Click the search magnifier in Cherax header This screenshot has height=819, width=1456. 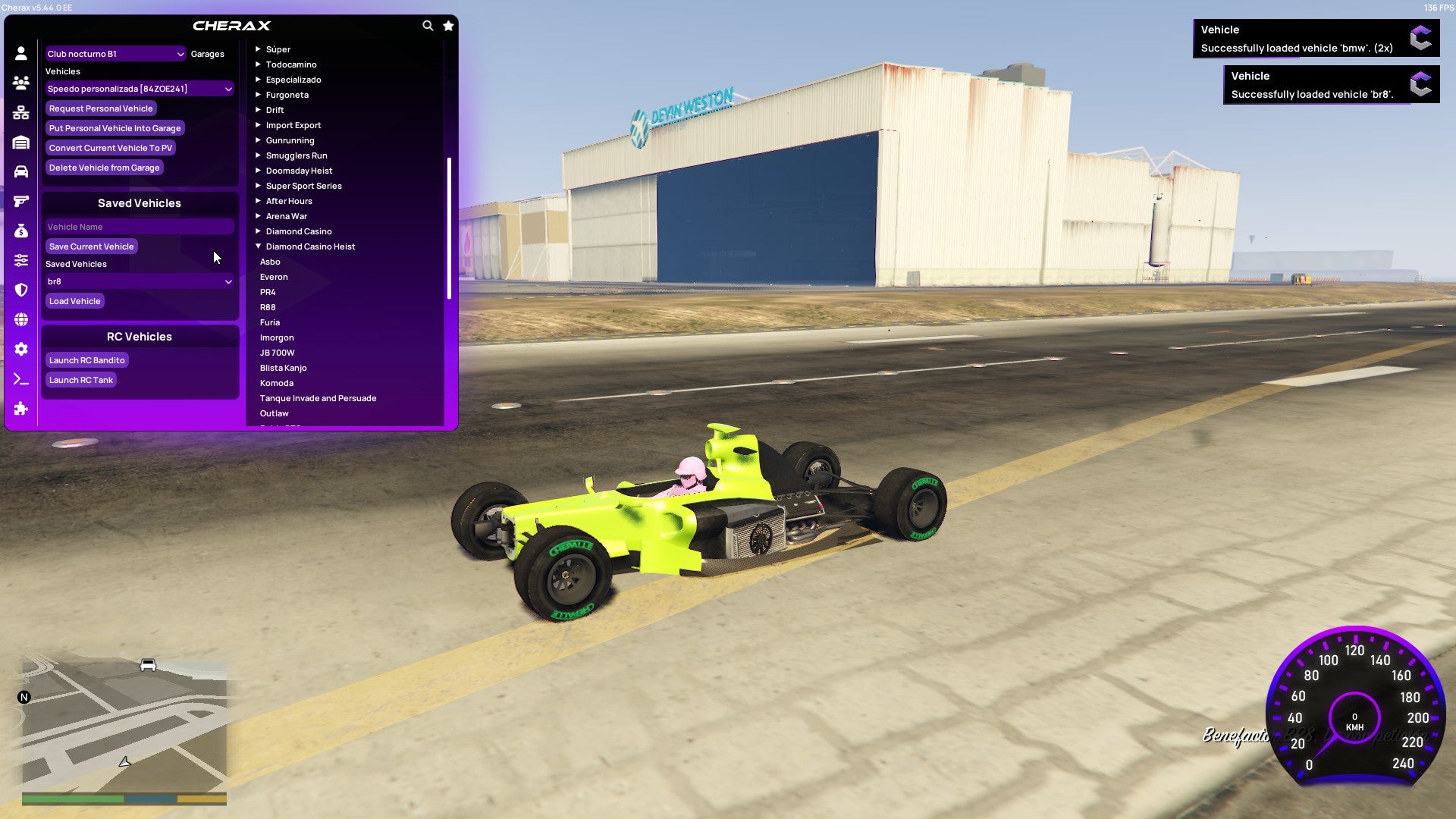click(427, 25)
